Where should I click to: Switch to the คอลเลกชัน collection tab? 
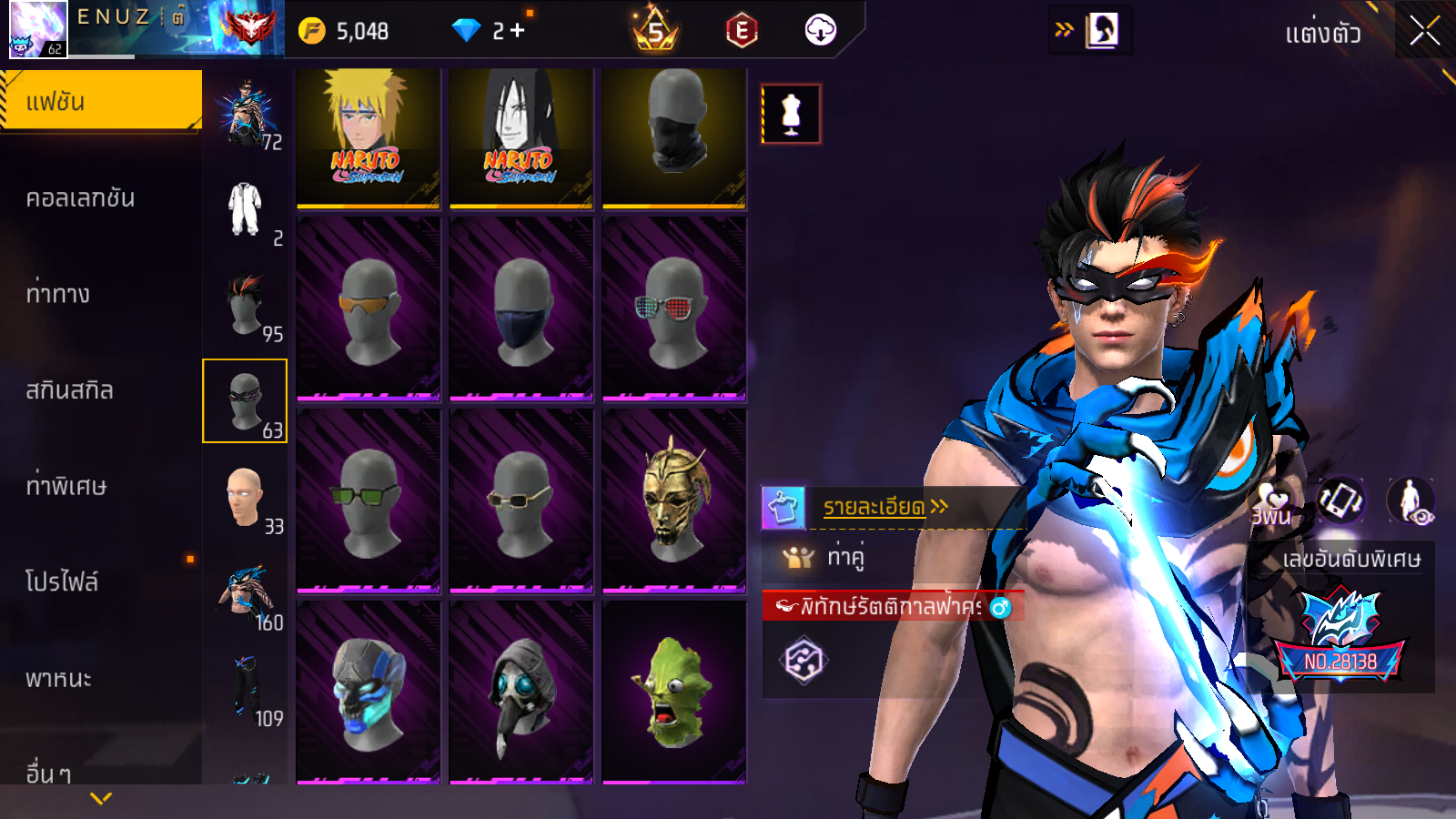click(x=80, y=198)
